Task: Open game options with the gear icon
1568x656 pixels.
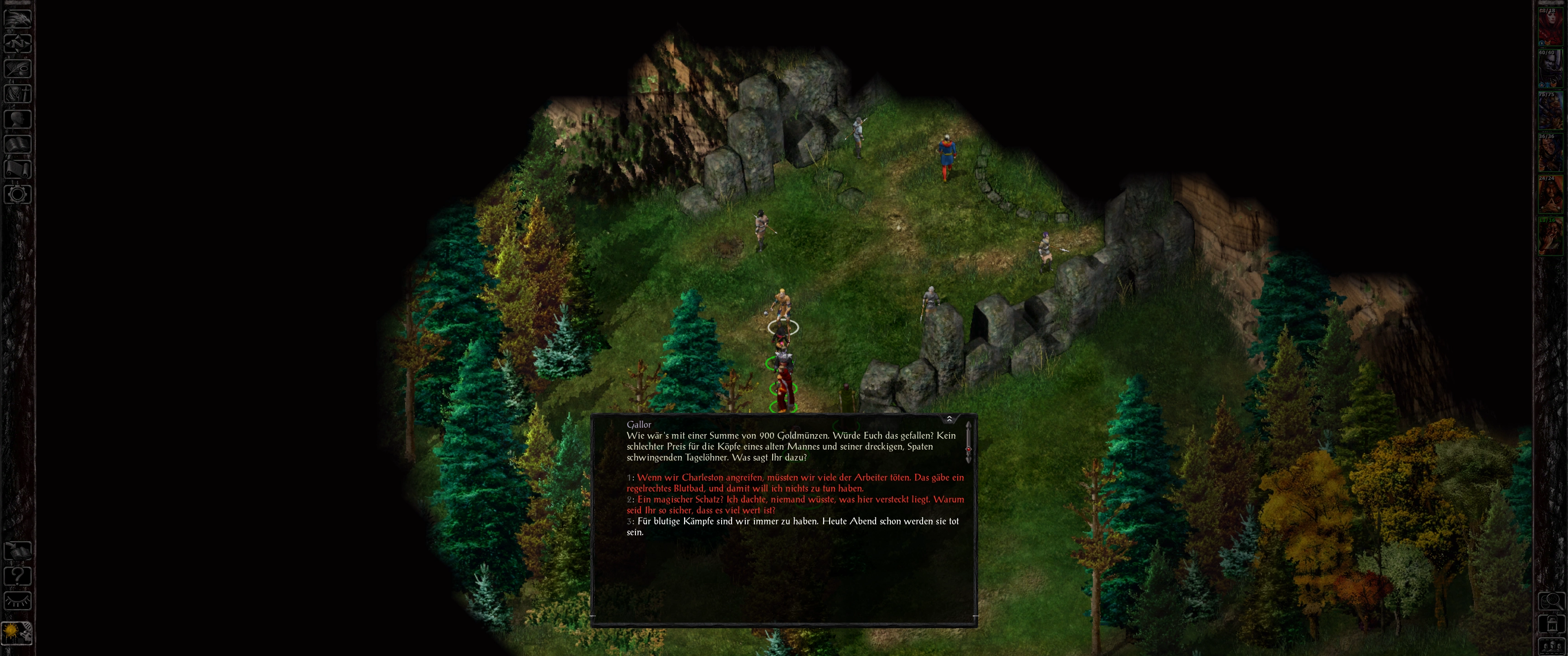Action: pyautogui.click(x=18, y=195)
